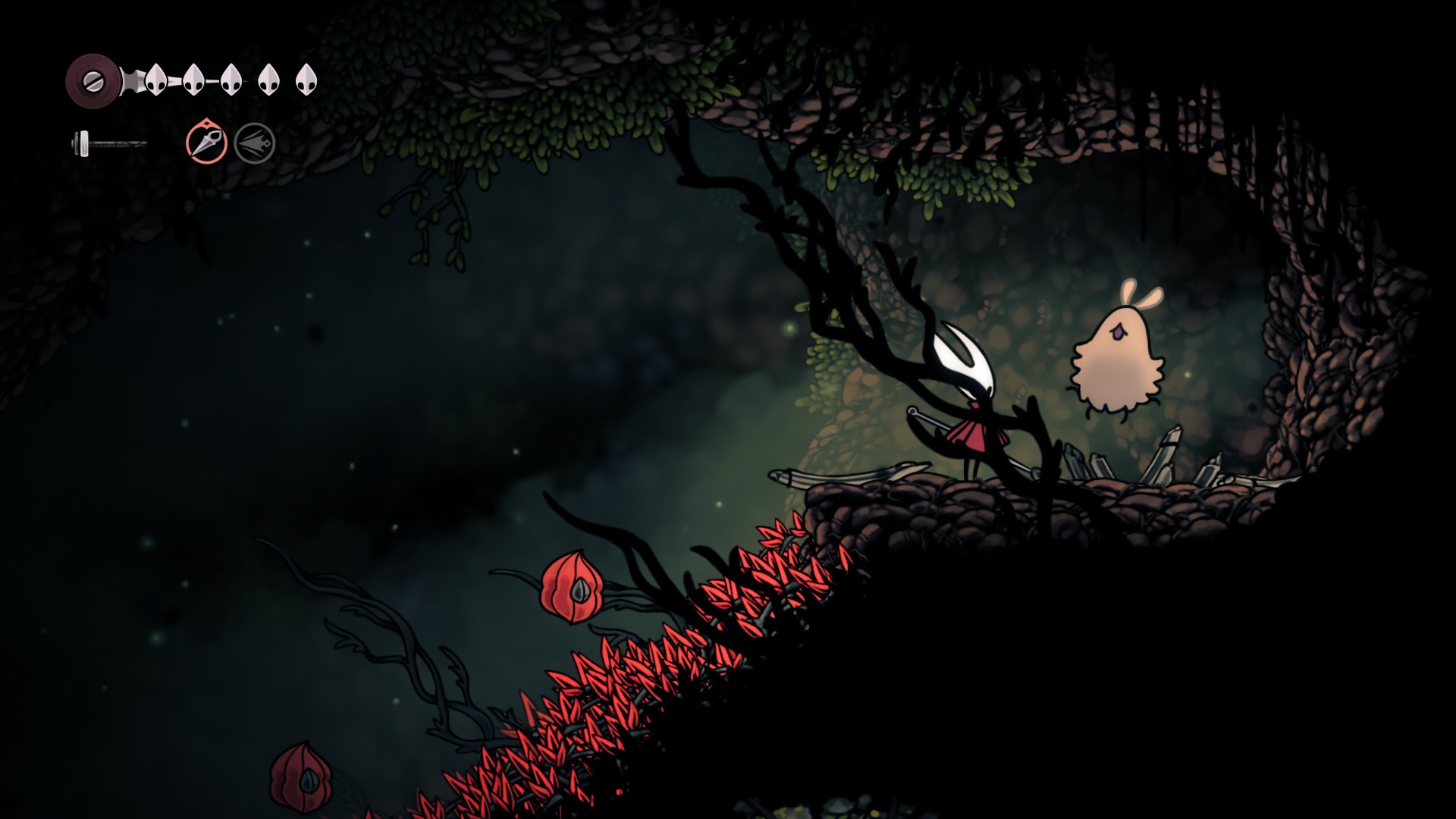Select the red-ringed throwing pin tool icon
Viewport: 1456px width, 819px height.
pyautogui.click(x=206, y=143)
